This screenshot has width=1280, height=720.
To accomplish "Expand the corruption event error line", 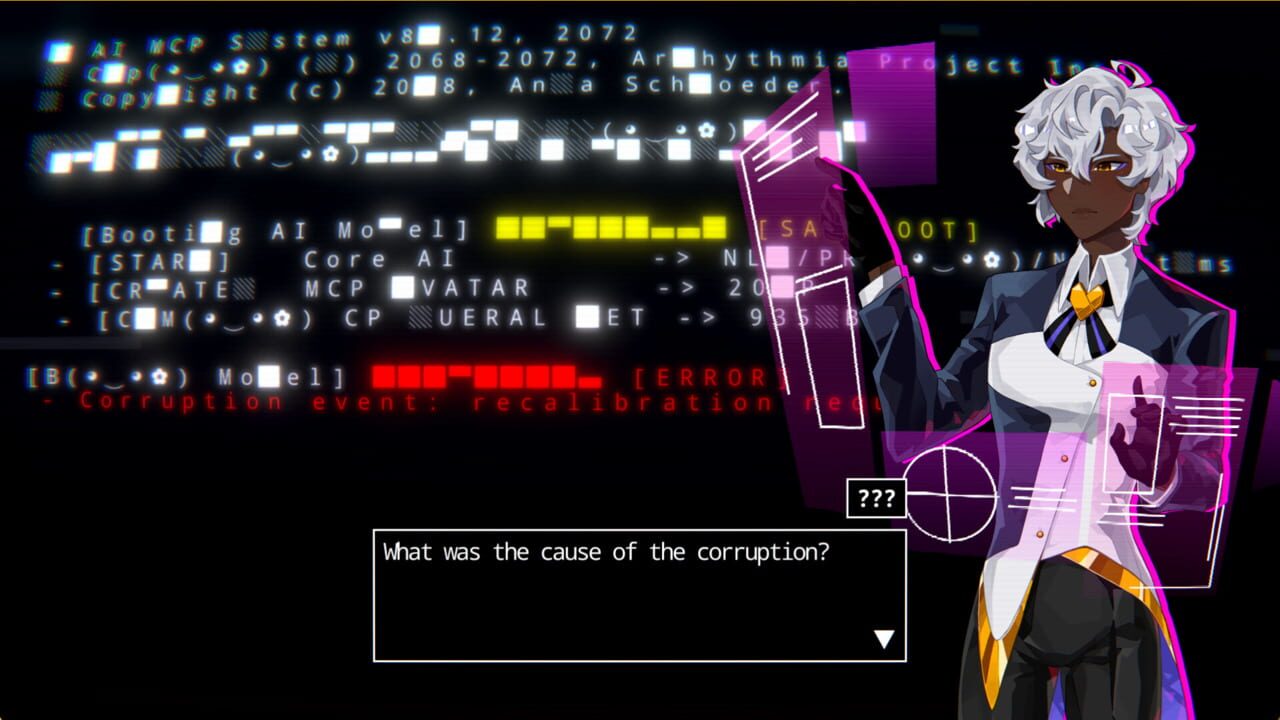I will pos(400,400).
